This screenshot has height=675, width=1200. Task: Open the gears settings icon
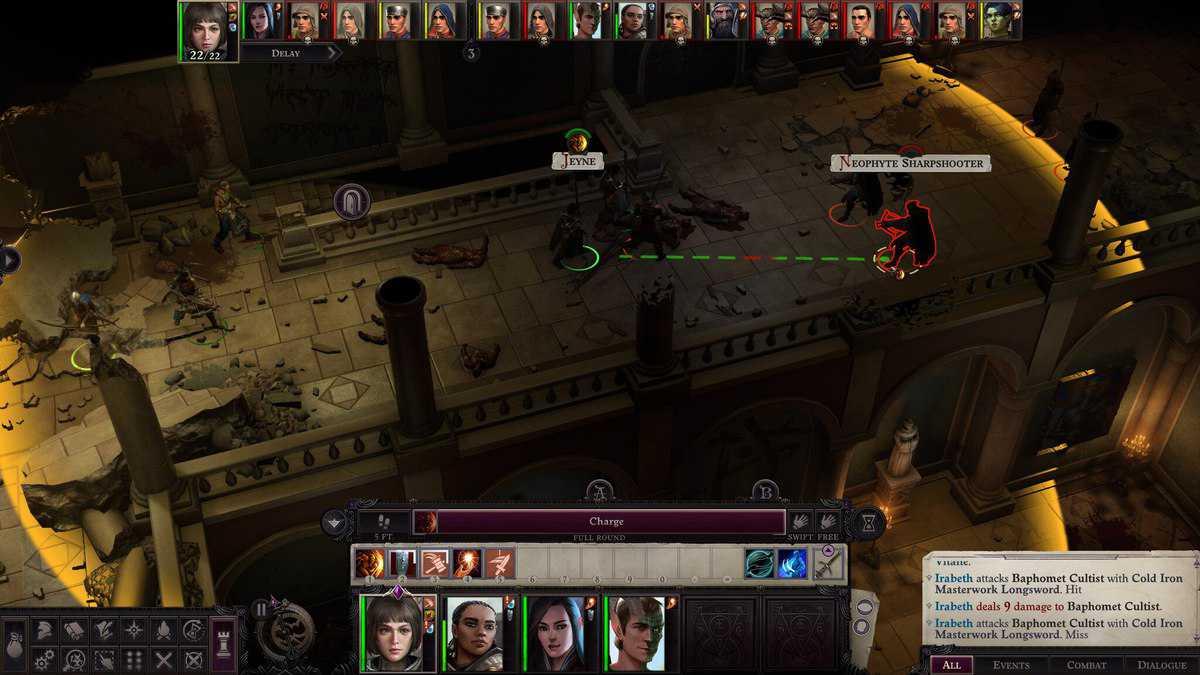(x=44, y=660)
